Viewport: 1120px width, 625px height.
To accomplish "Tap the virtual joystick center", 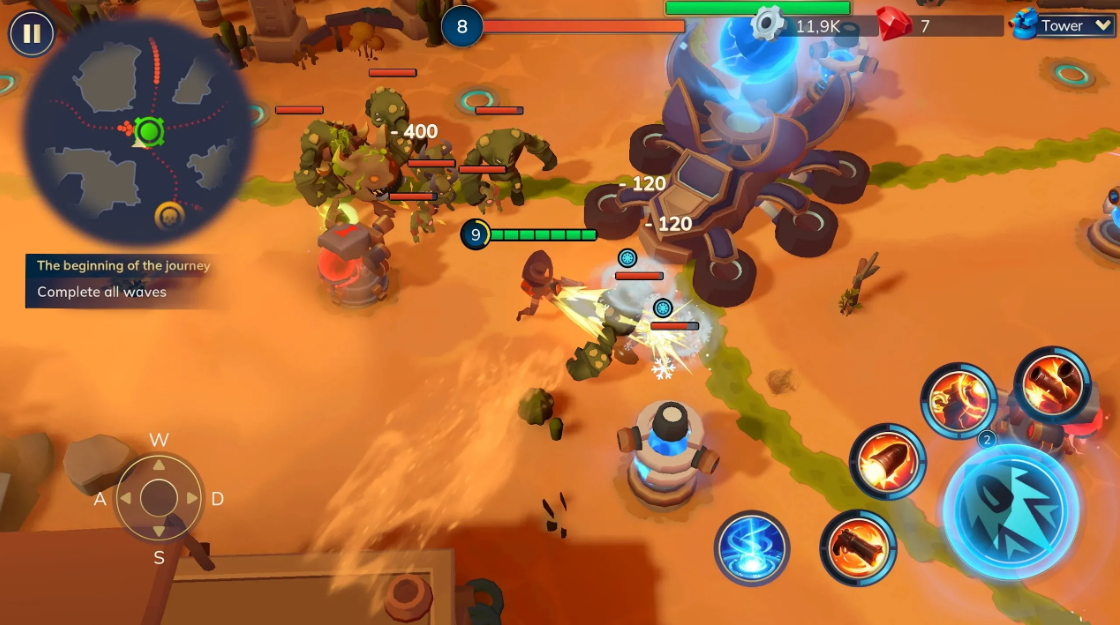I will pos(159,497).
